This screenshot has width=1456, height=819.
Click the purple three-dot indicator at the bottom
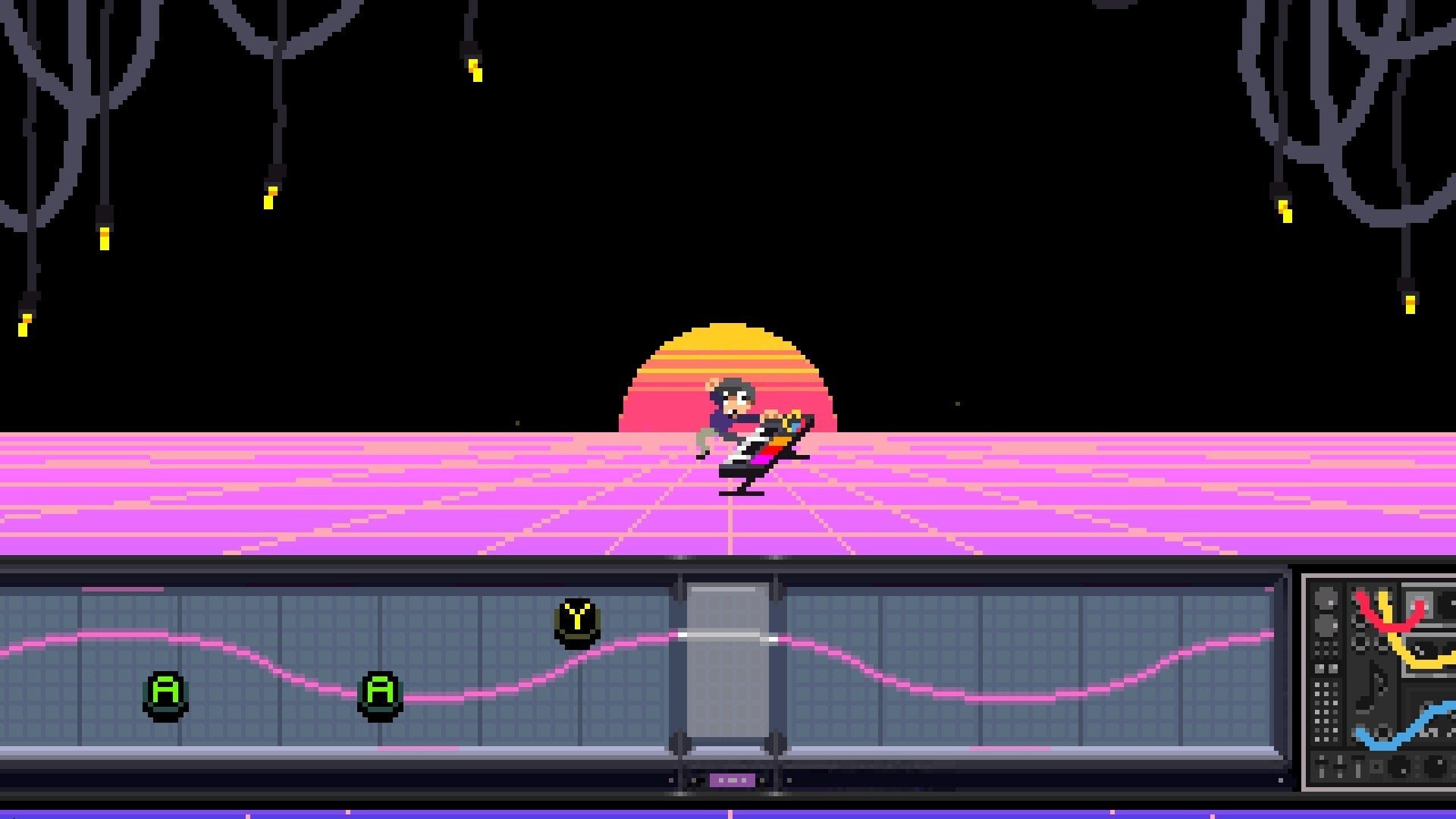[x=732, y=777]
